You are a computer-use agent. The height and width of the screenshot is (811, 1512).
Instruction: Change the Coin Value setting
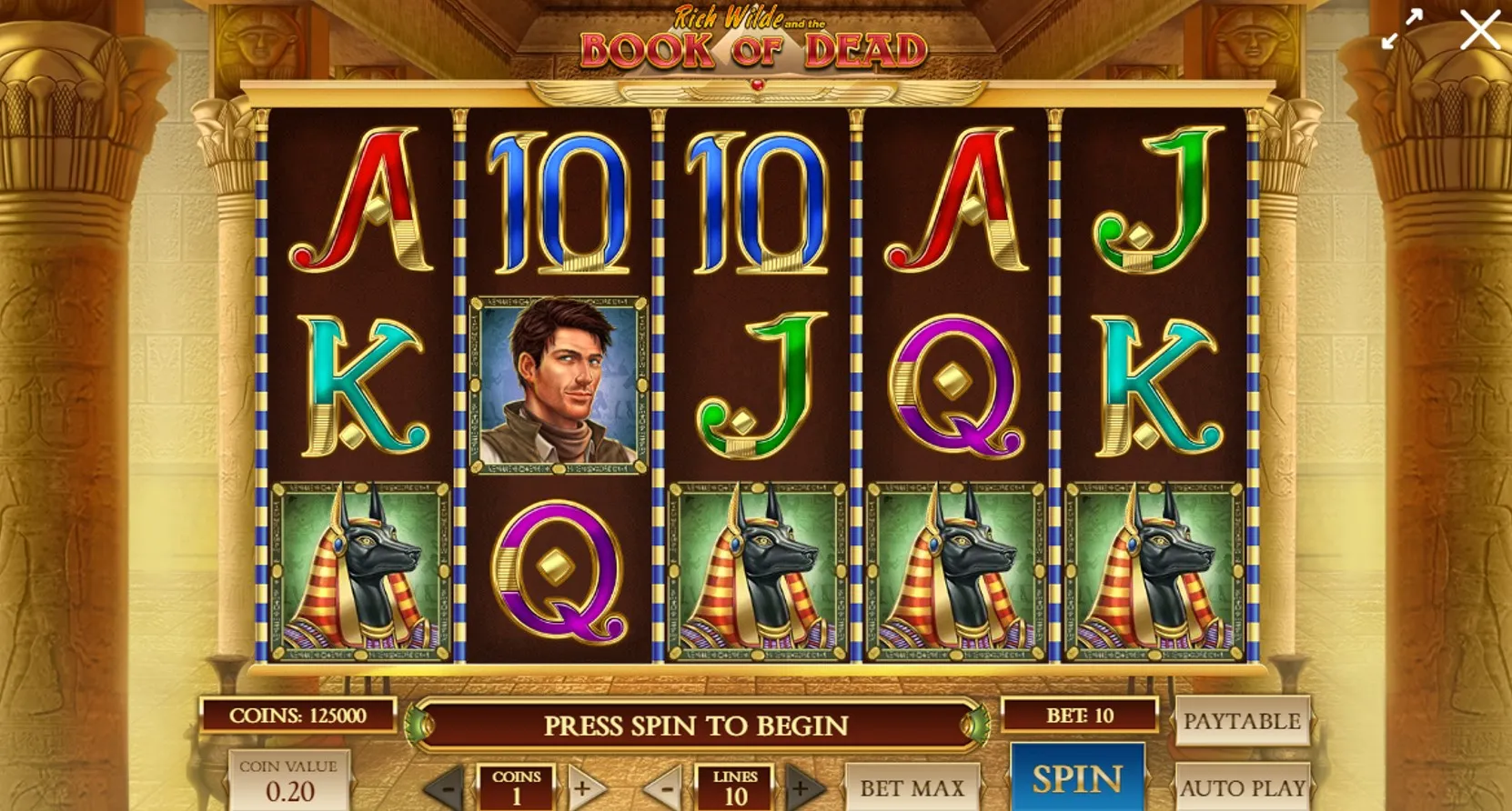point(288,781)
